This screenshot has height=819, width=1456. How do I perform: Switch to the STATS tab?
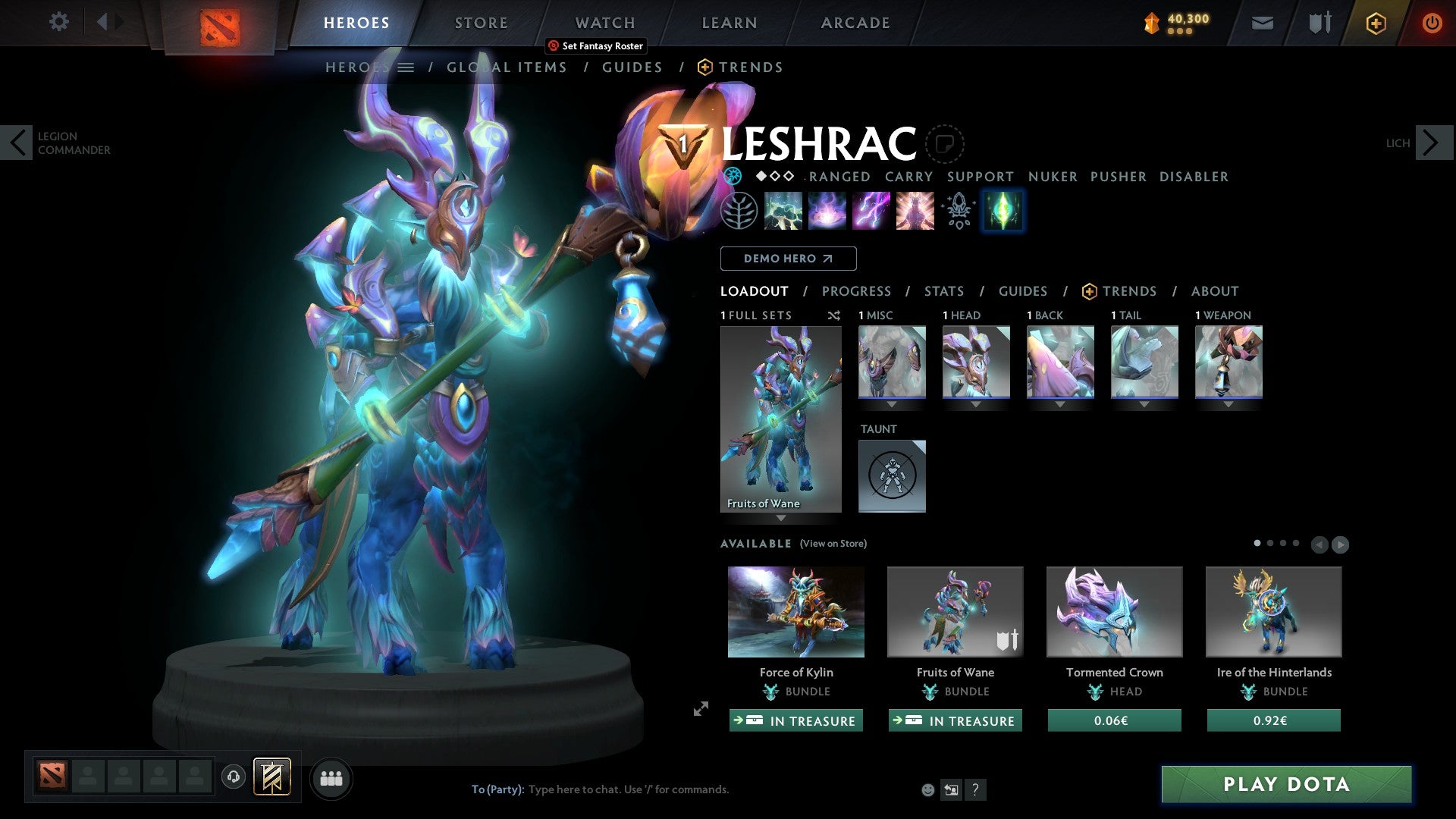pos(943,290)
